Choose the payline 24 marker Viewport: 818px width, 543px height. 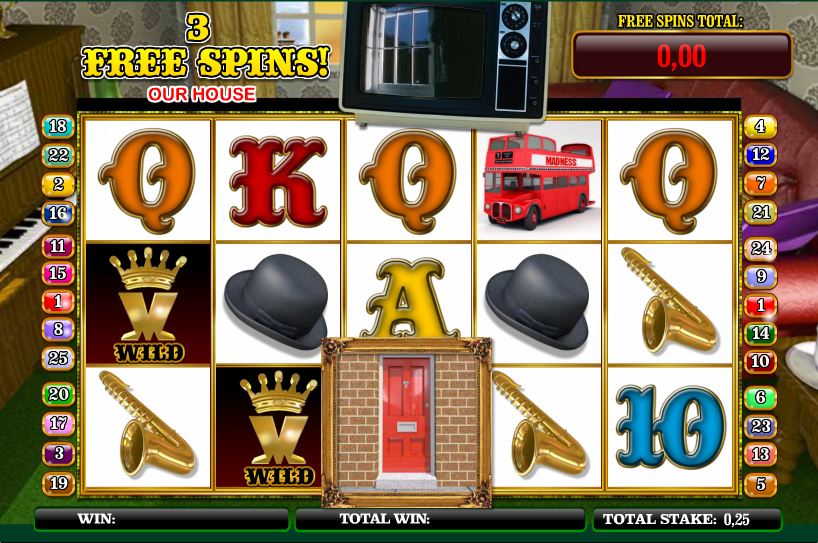pos(760,249)
